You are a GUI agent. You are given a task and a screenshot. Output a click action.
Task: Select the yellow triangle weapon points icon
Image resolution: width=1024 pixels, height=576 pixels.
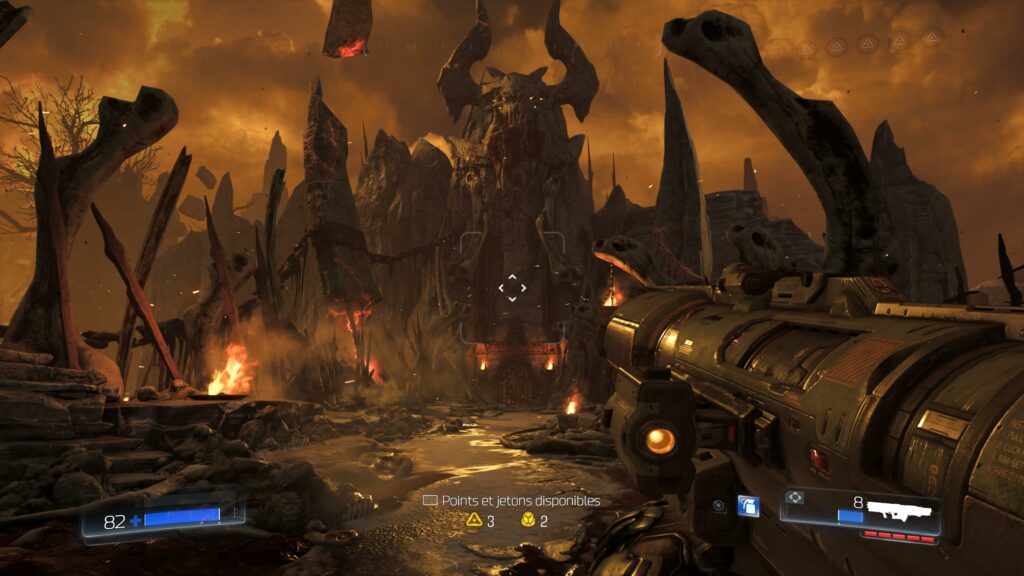(475, 520)
